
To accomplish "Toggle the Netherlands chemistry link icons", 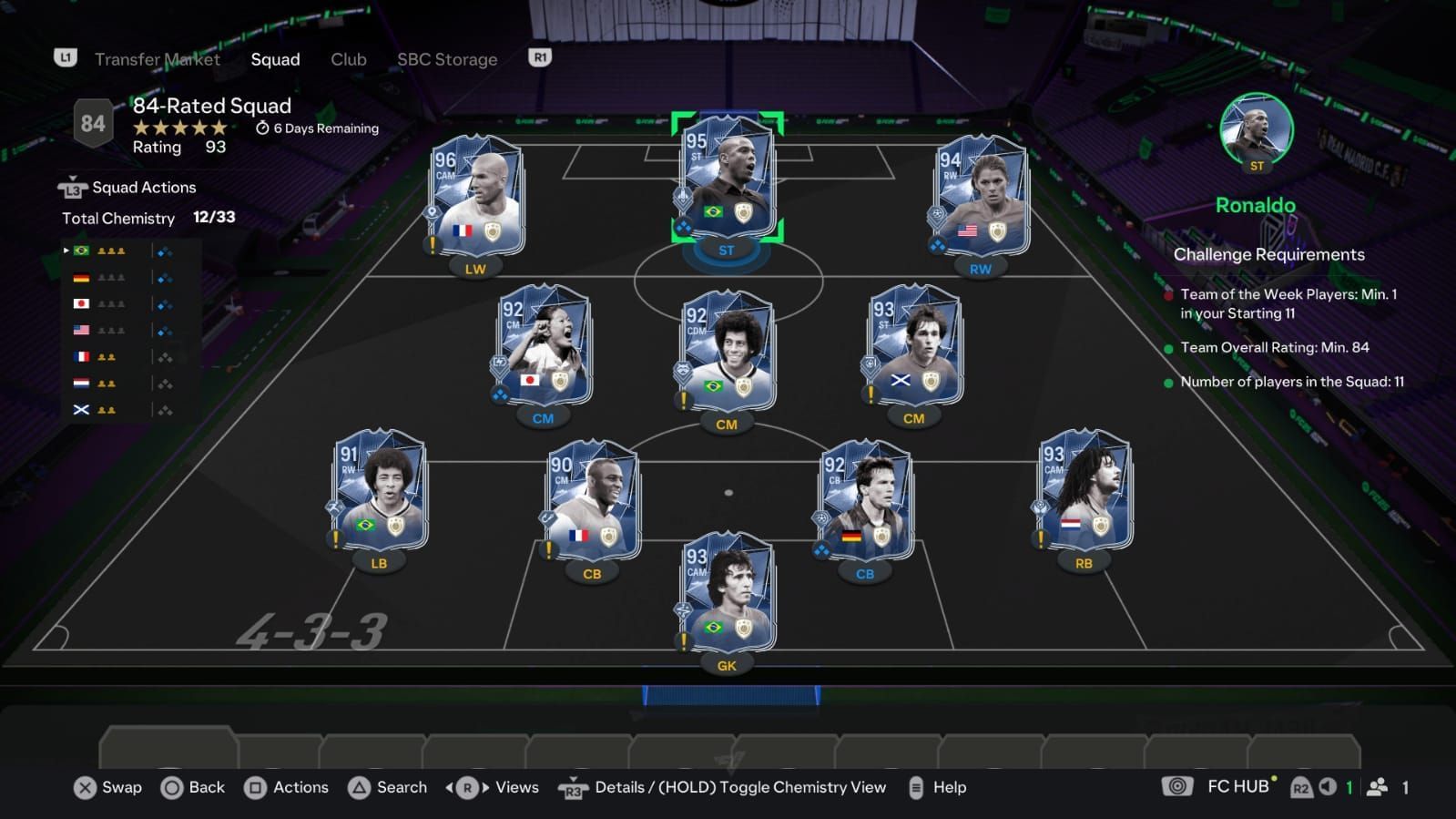I will coord(165,383).
